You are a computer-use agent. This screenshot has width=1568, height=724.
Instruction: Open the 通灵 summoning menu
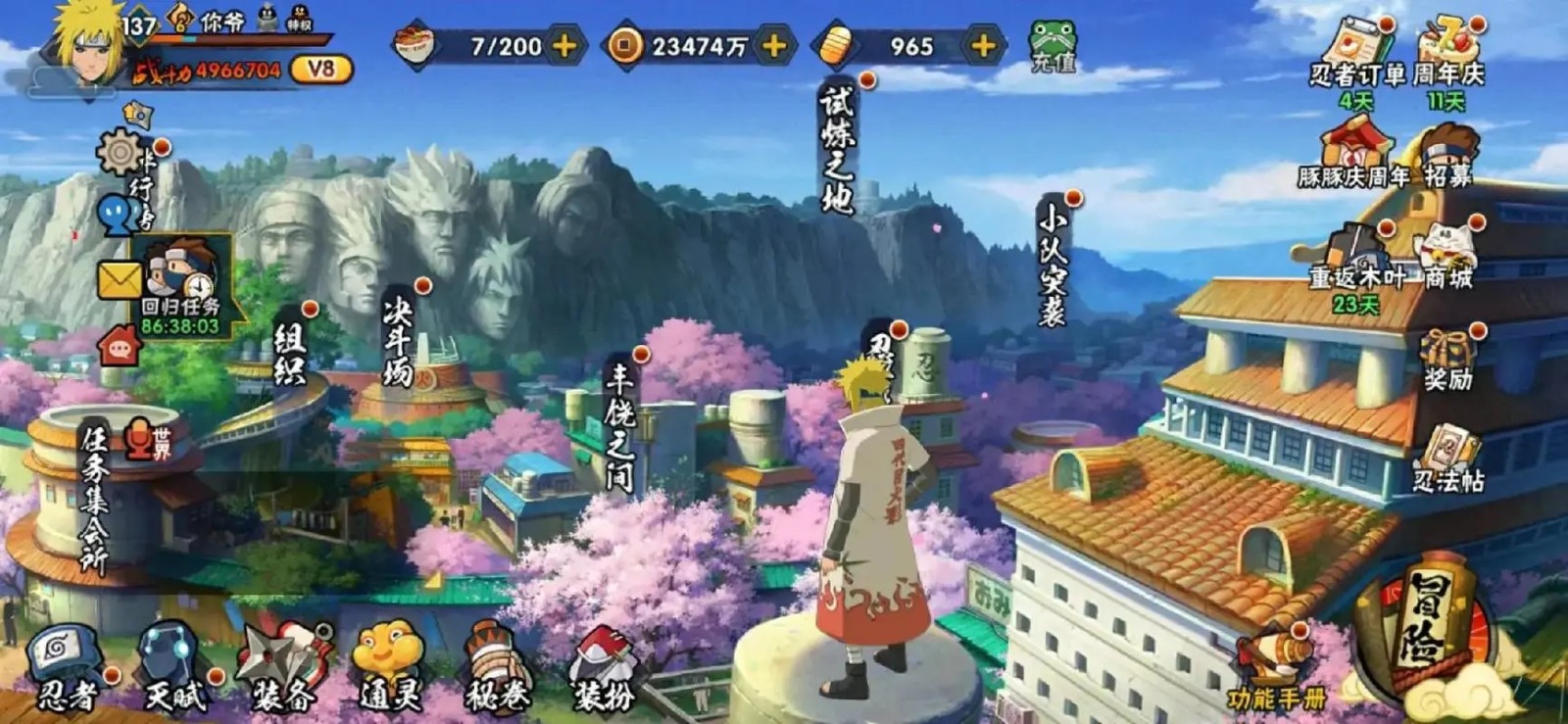coord(390,668)
